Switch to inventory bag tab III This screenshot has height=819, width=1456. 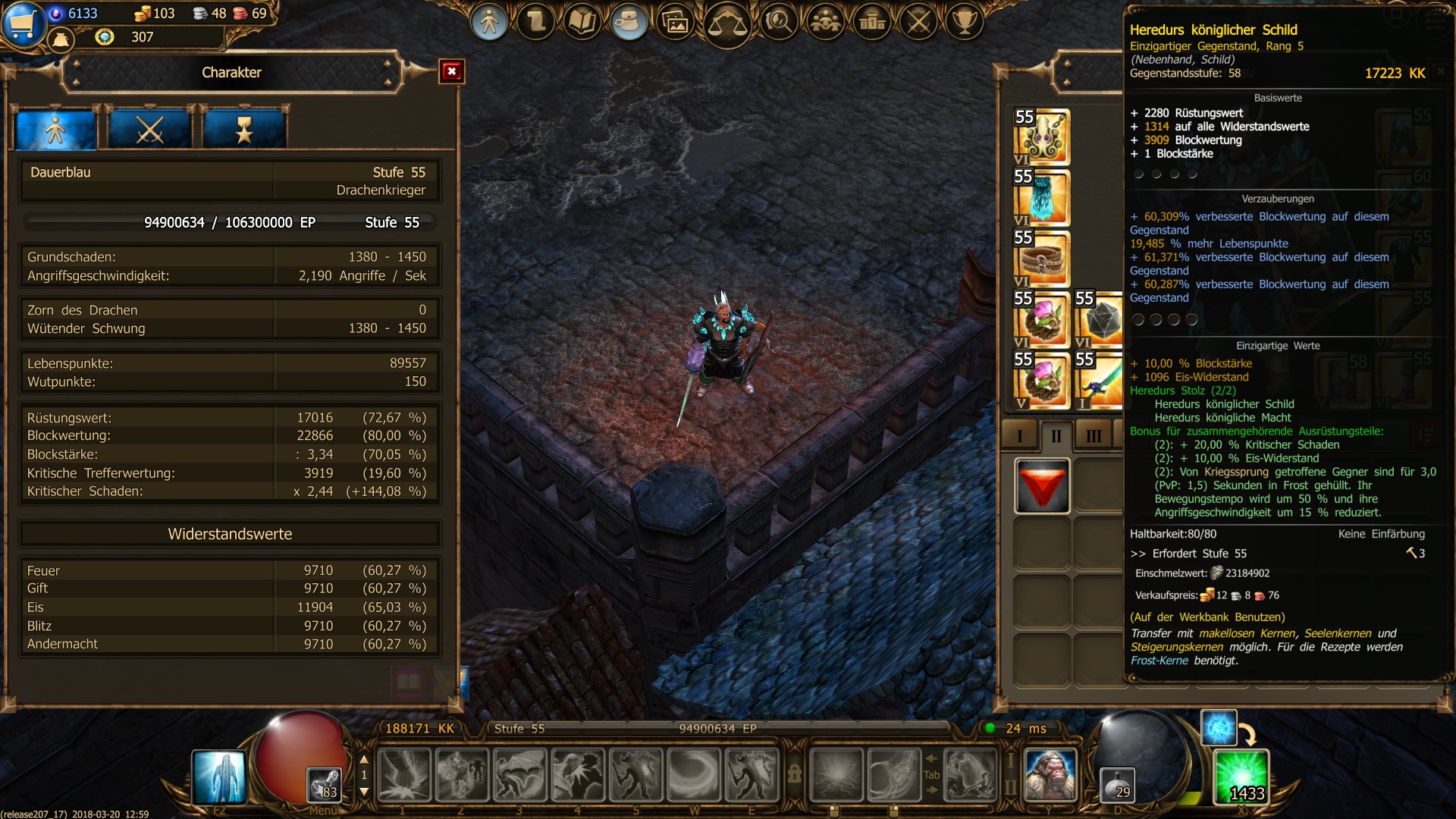click(1094, 436)
